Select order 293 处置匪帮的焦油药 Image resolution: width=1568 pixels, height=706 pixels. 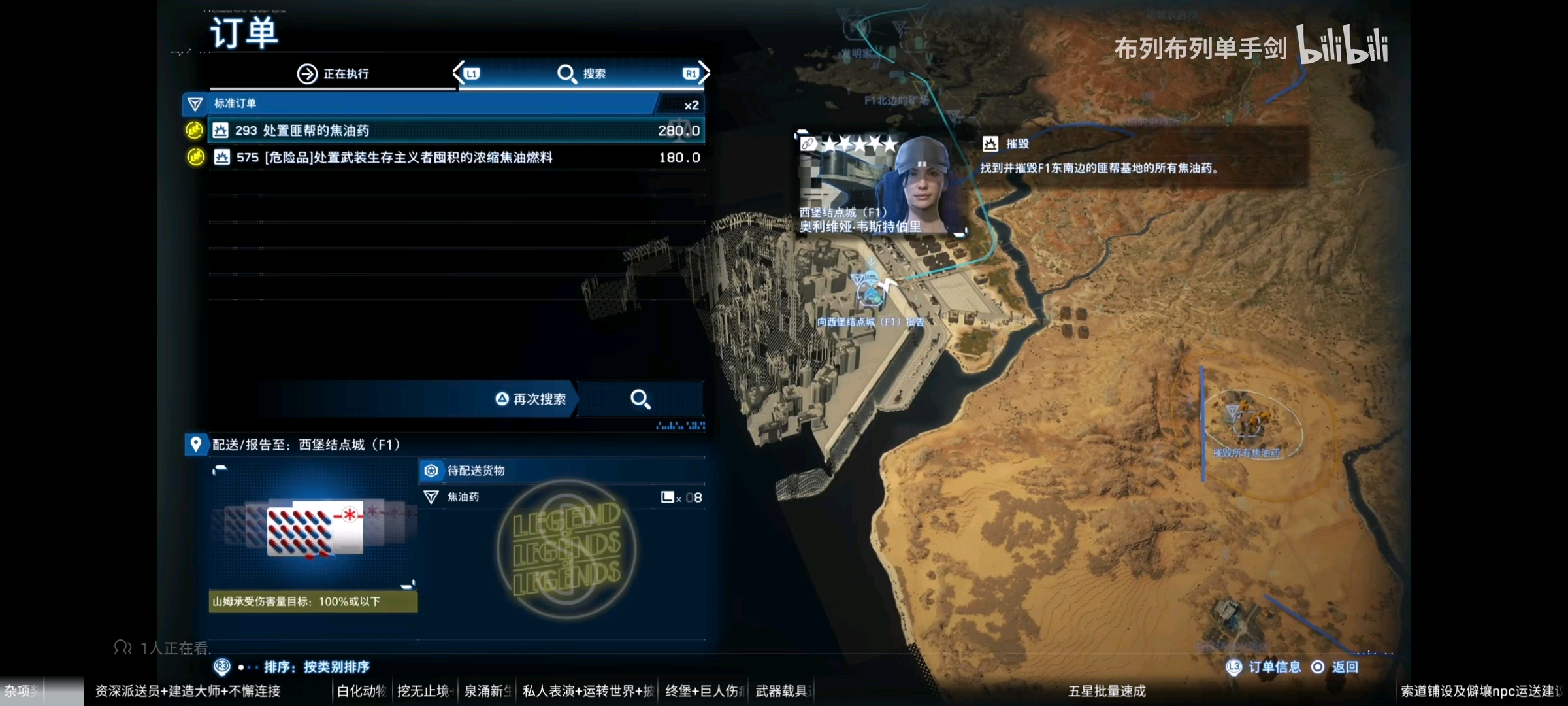click(456, 131)
